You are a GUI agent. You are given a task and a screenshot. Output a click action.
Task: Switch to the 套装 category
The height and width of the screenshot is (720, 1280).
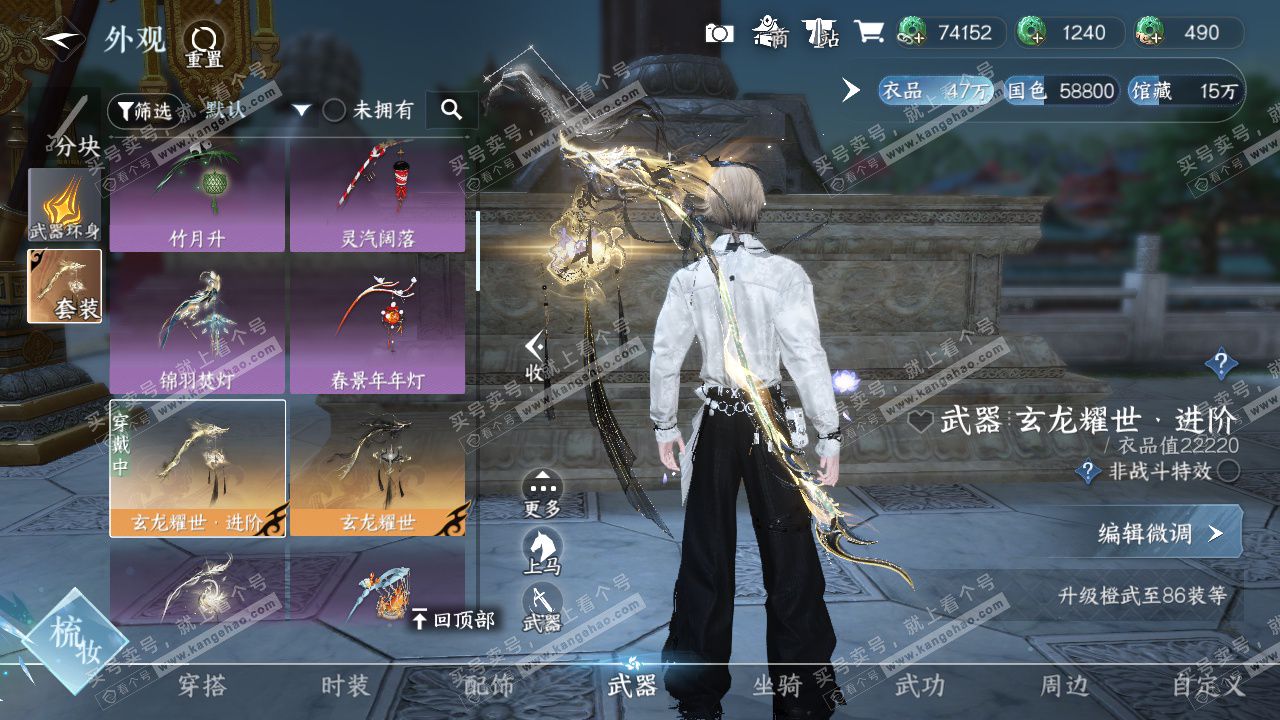(x=64, y=286)
